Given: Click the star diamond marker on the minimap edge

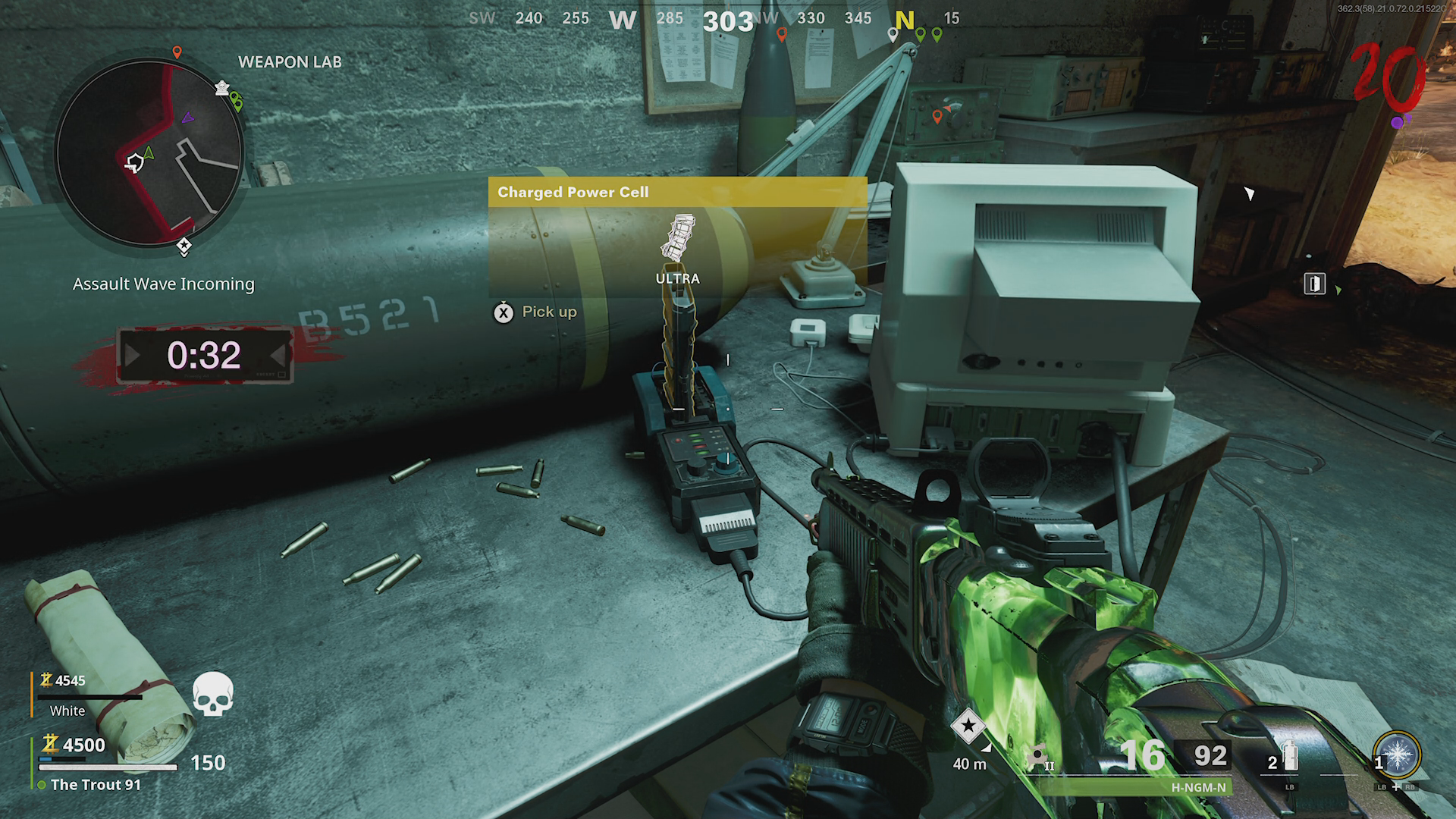Looking at the screenshot, I should click(184, 246).
